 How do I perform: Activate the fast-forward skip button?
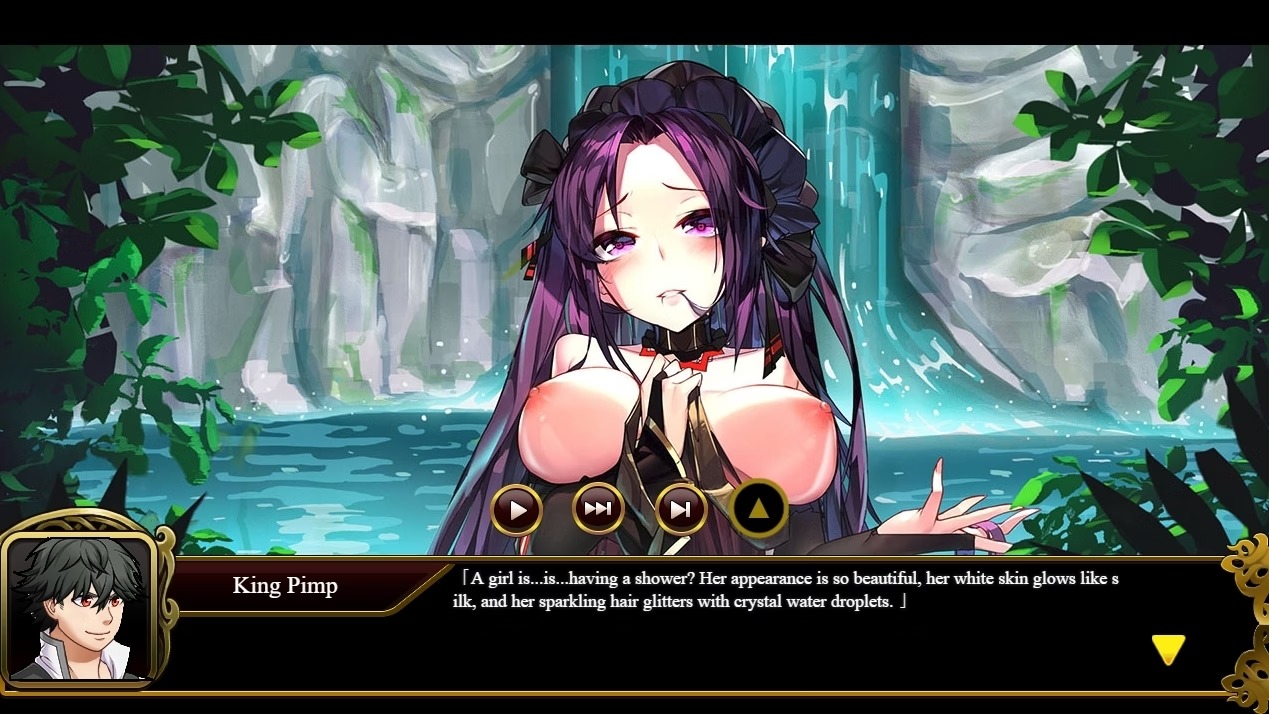tap(598, 509)
